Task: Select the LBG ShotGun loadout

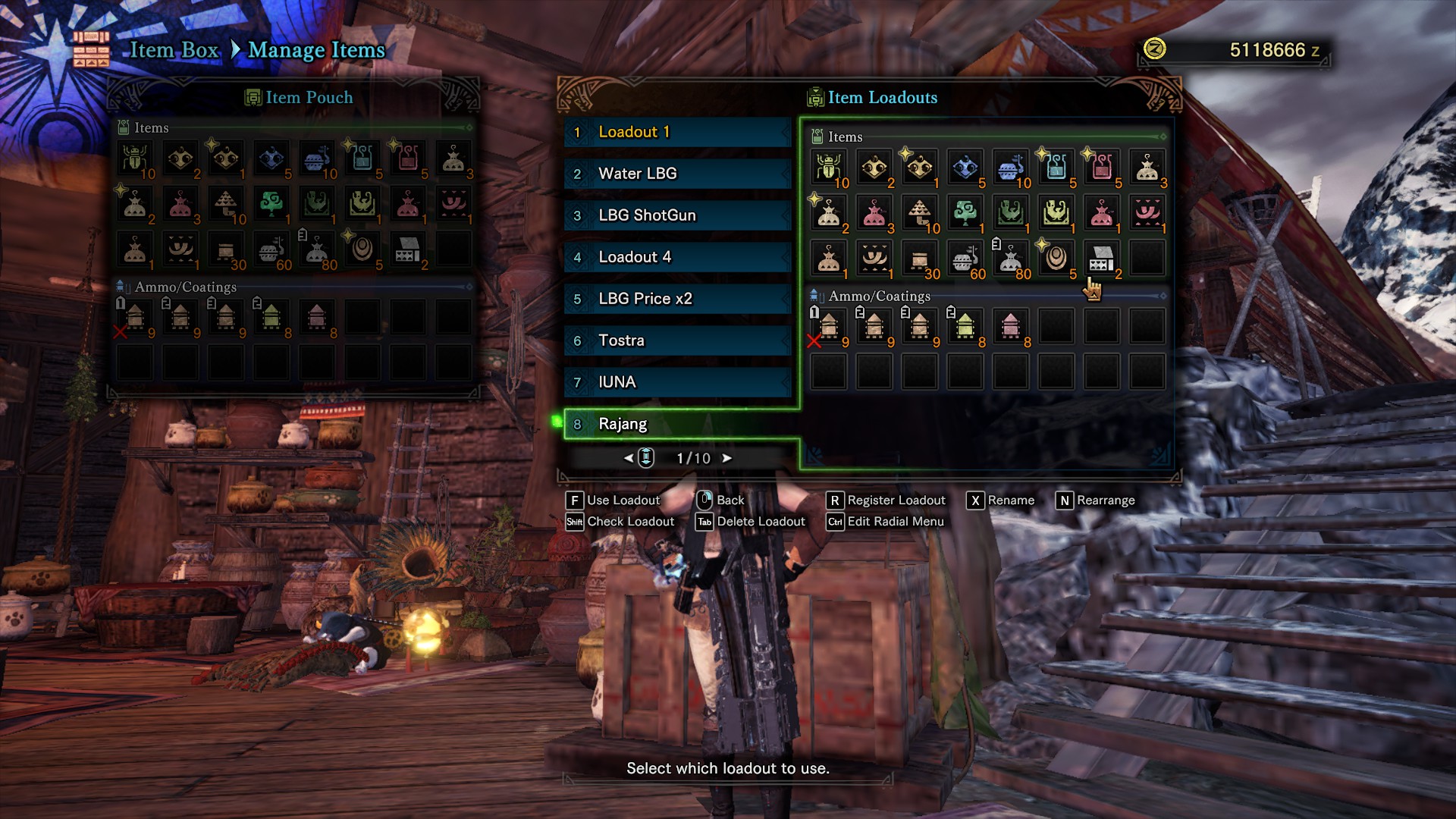Action: click(x=676, y=215)
